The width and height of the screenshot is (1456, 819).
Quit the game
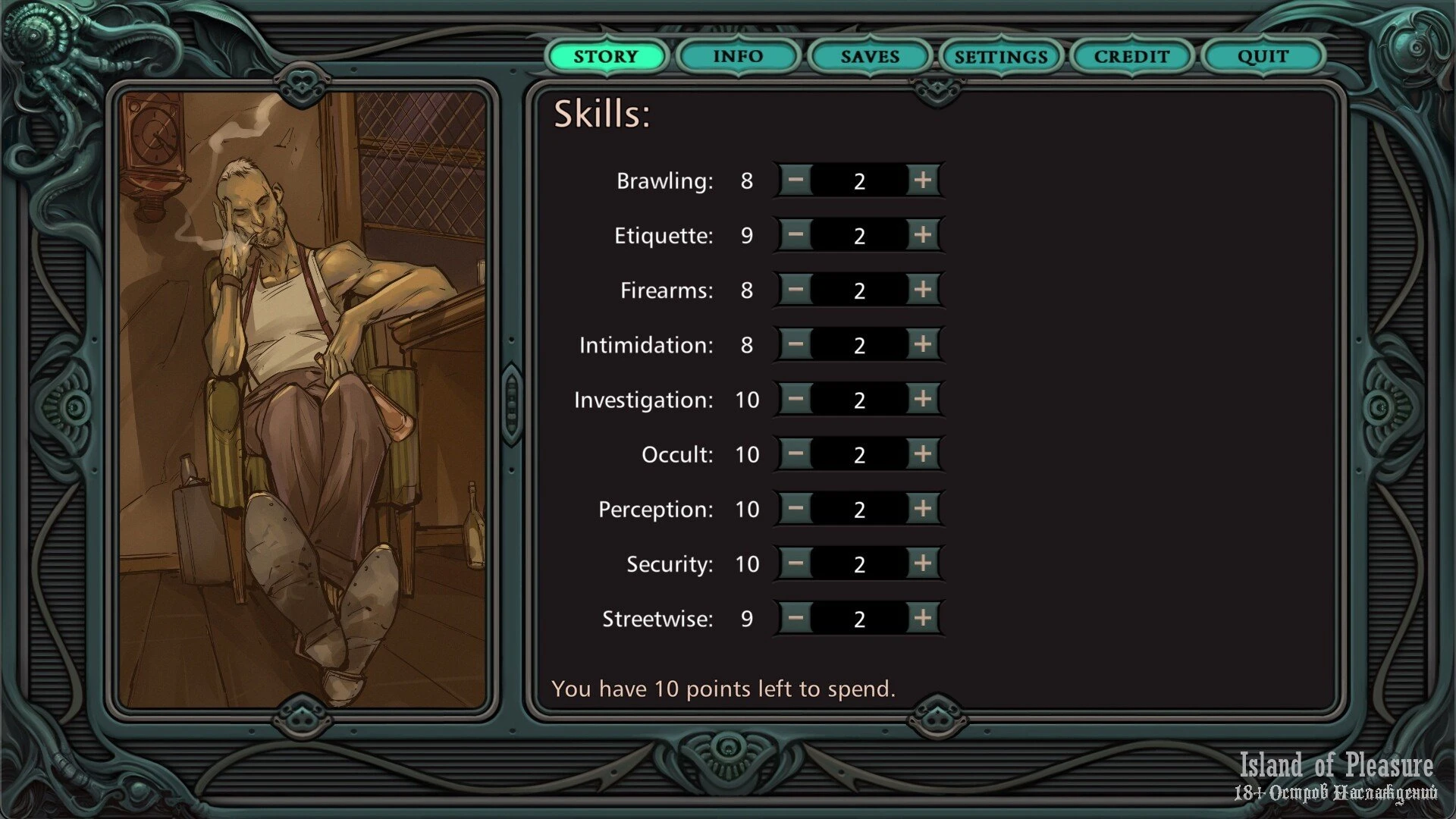(x=1263, y=56)
